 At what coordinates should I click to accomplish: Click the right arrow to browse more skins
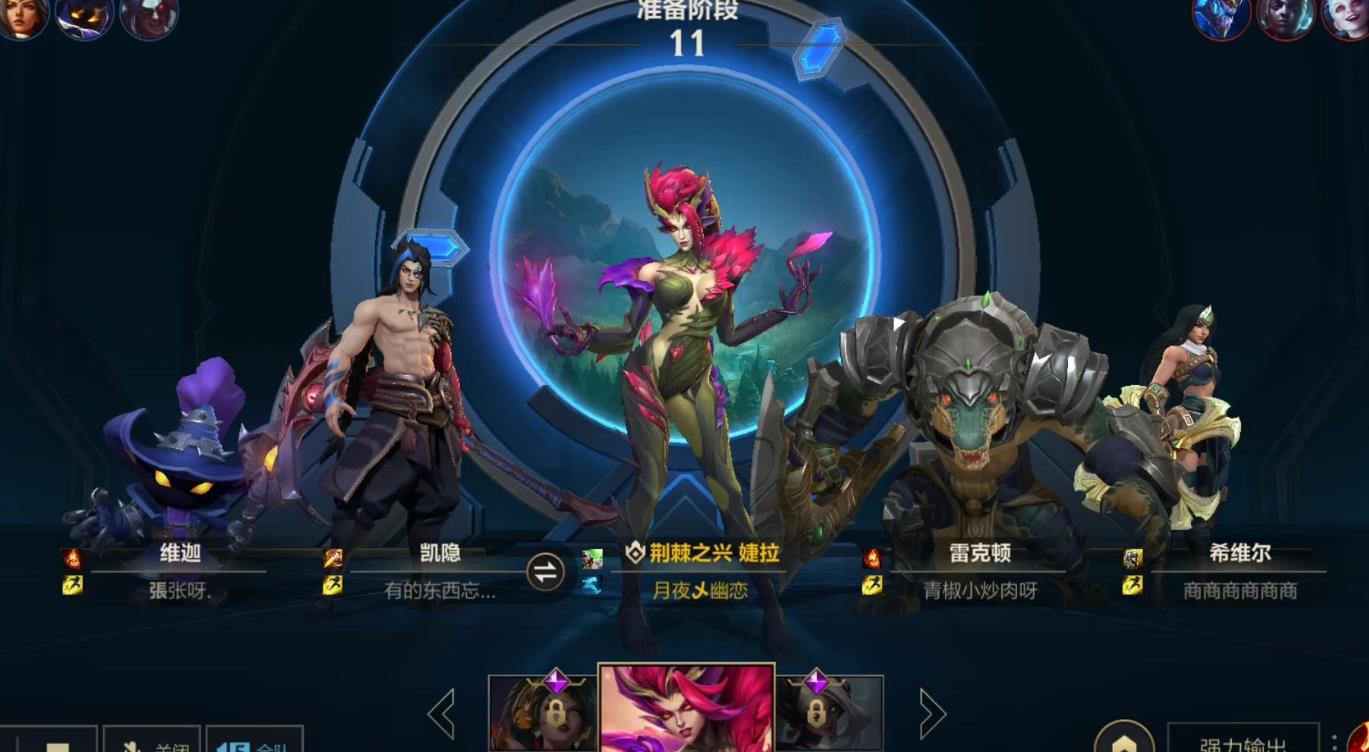point(933,712)
